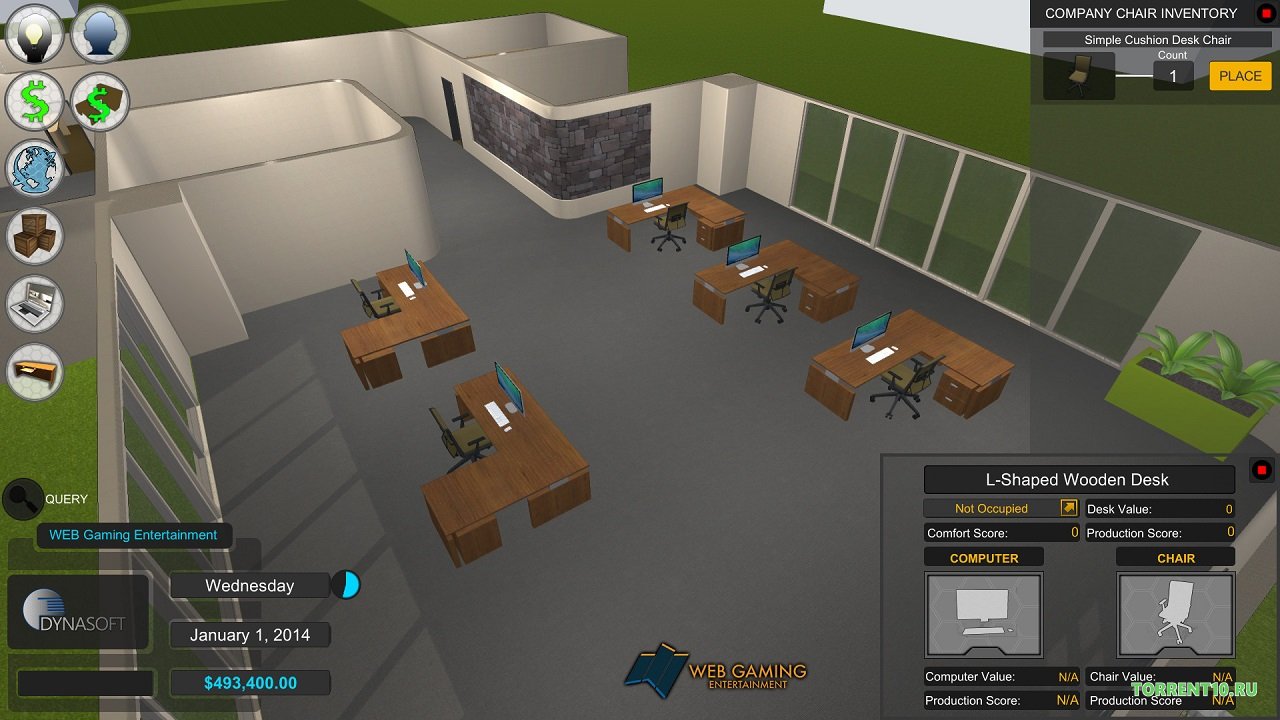This screenshot has height=720, width=1280.
Task: Select the green dollar sign icon
Action: pos(35,102)
